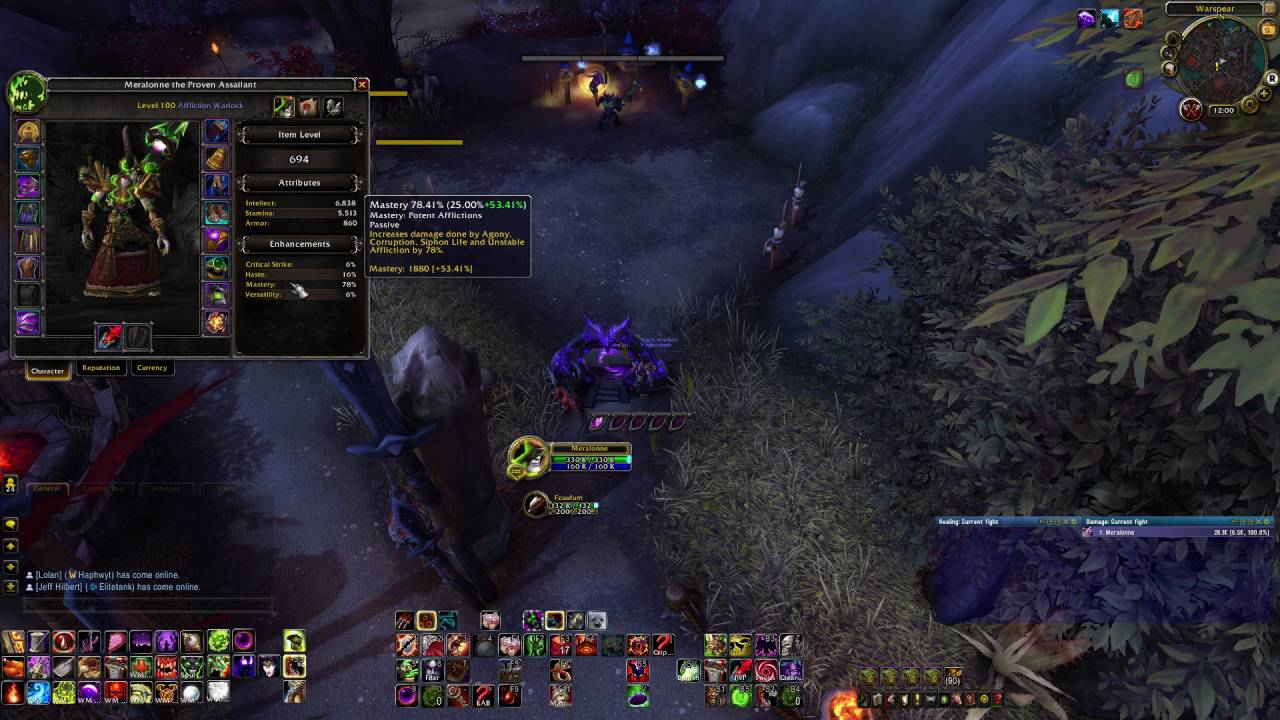This screenshot has height=720, width=1280.
Task: Select the equipped green ring slot
Action: (216, 268)
